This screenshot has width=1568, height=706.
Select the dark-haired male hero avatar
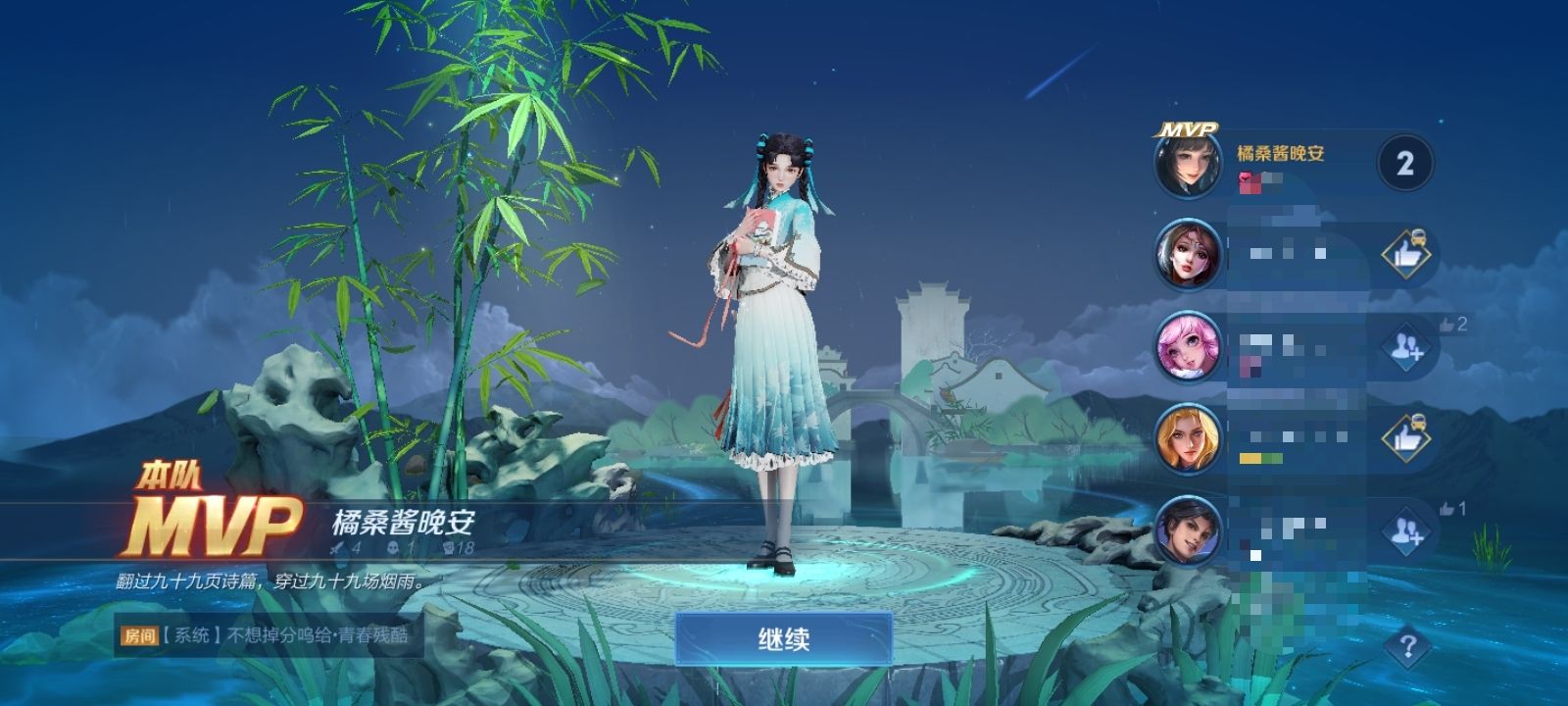point(1189,530)
